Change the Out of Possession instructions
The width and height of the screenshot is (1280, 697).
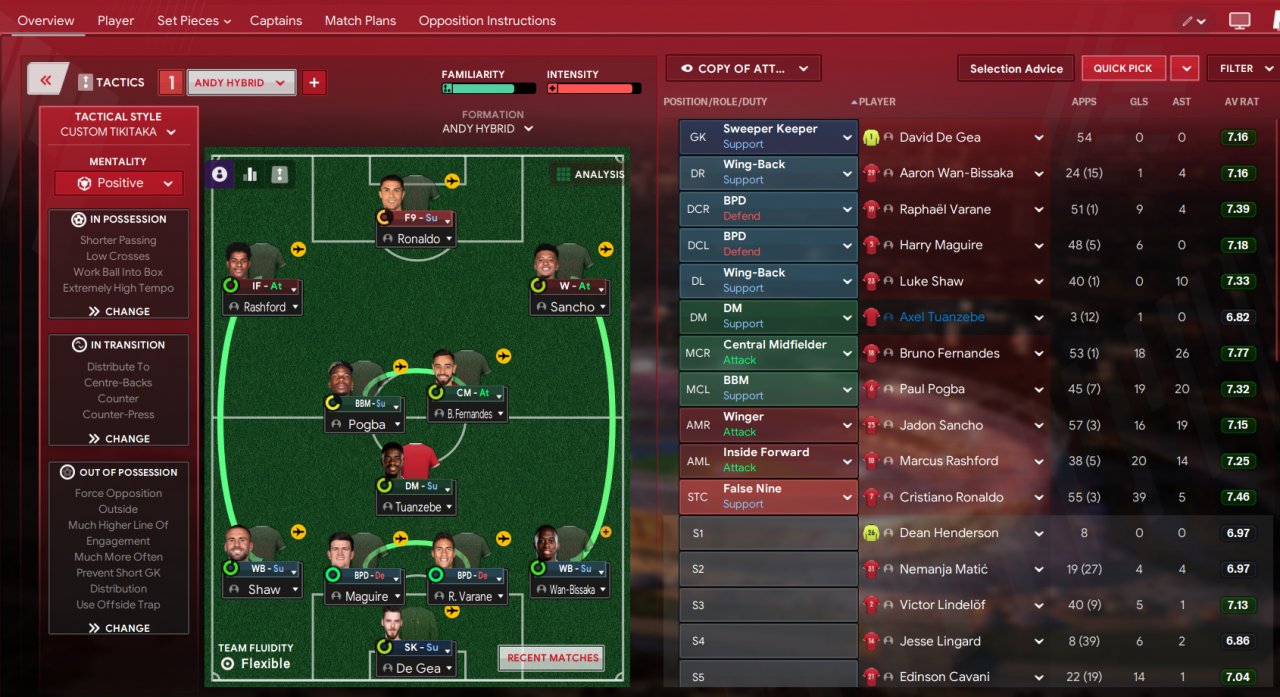119,628
